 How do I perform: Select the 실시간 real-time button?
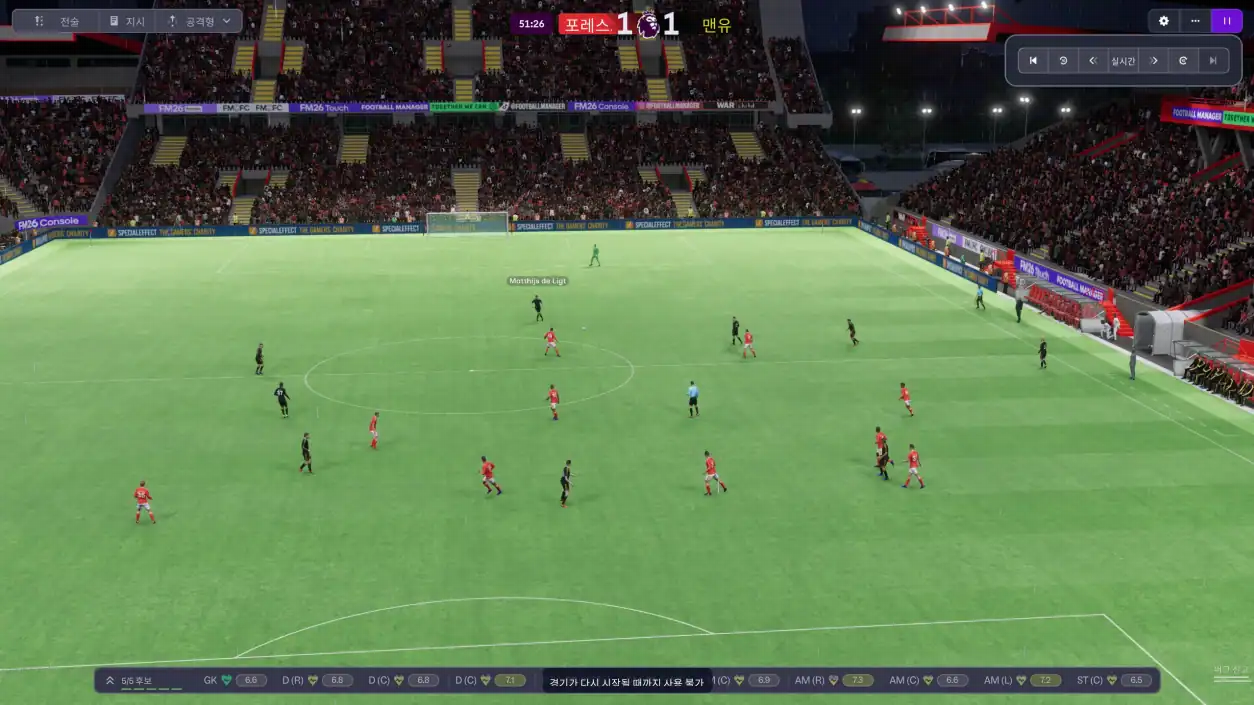pyautogui.click(x=1123, y=61)
